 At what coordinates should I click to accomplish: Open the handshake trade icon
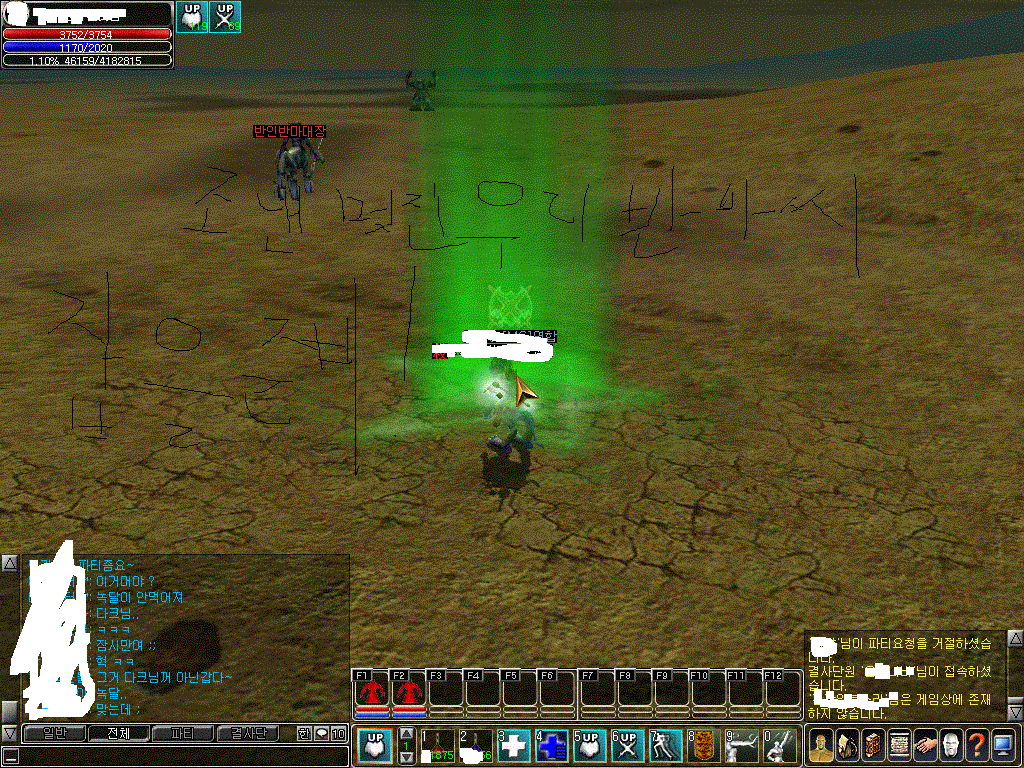[x=924, y=746]
